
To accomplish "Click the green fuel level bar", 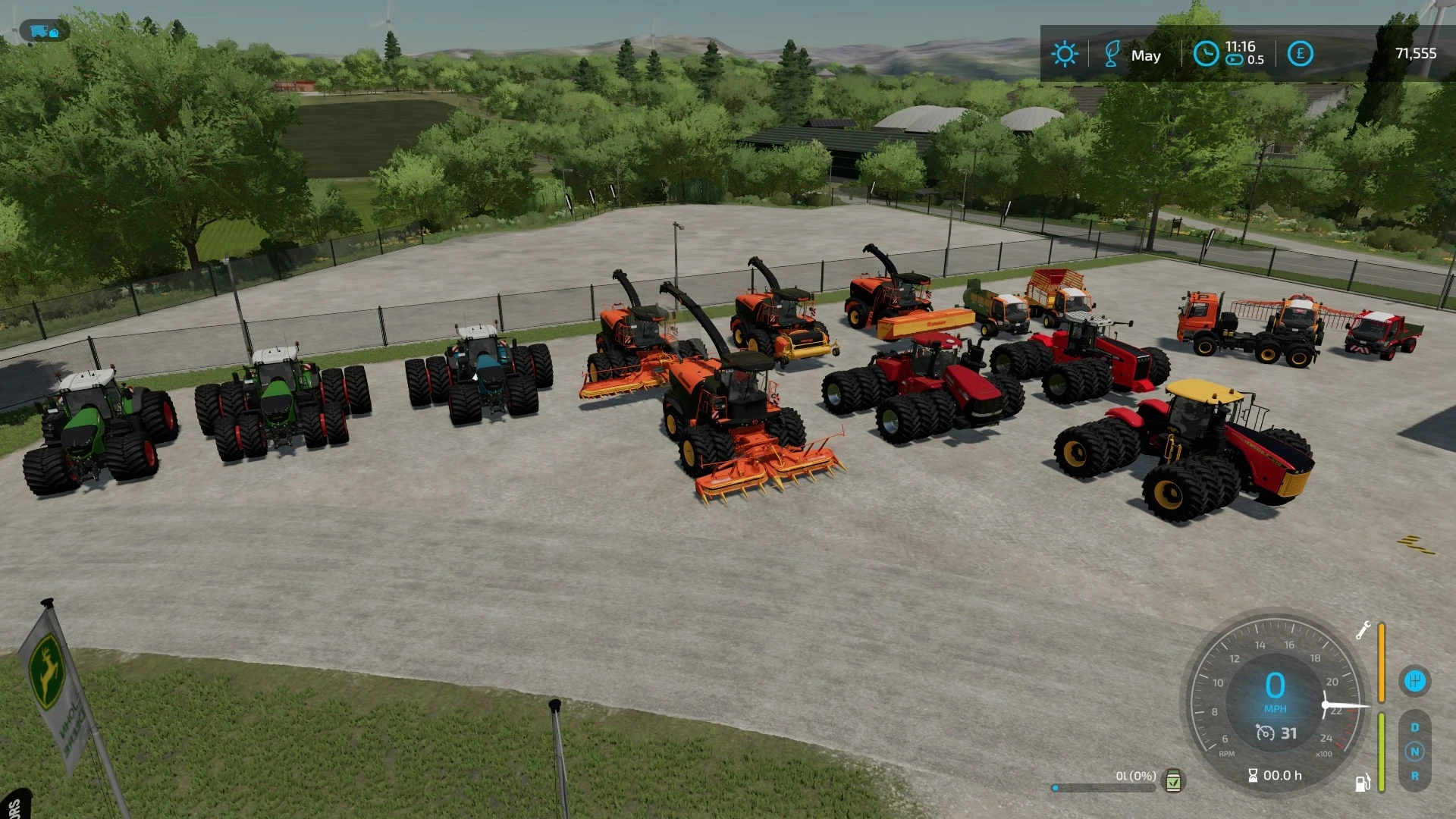I will pos(1381,752).
